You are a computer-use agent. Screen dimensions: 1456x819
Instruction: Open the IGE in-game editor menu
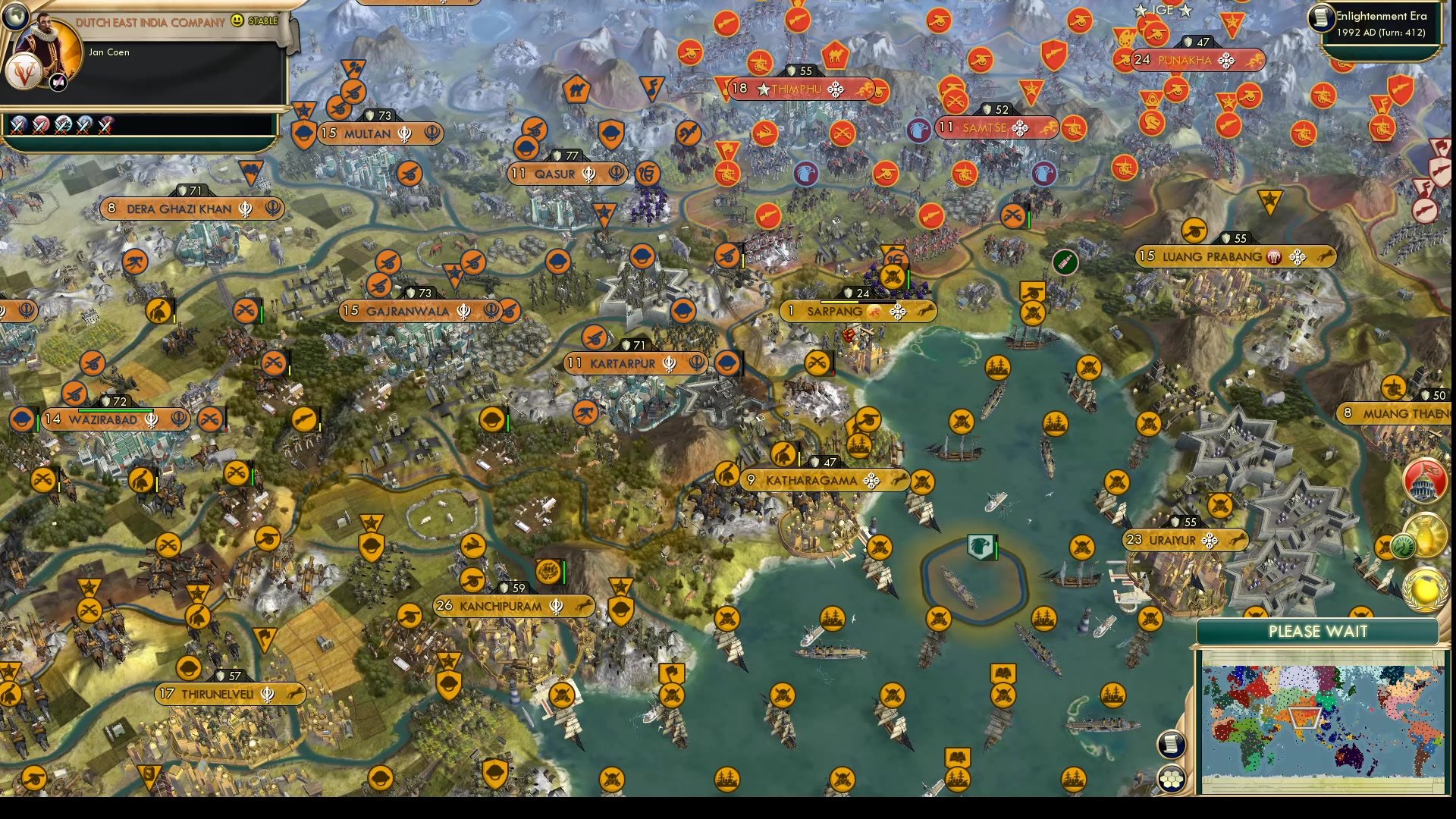pyautogui.click(x=1163, y=11)
